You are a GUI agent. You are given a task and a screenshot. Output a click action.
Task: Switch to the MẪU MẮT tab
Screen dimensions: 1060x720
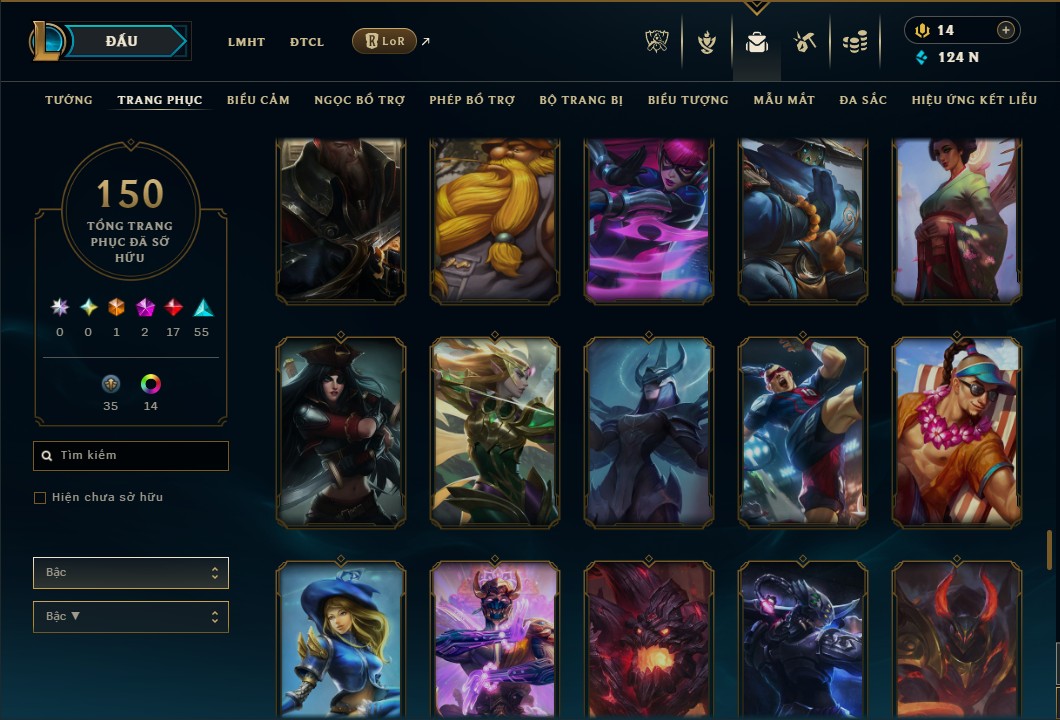[784, 100]
